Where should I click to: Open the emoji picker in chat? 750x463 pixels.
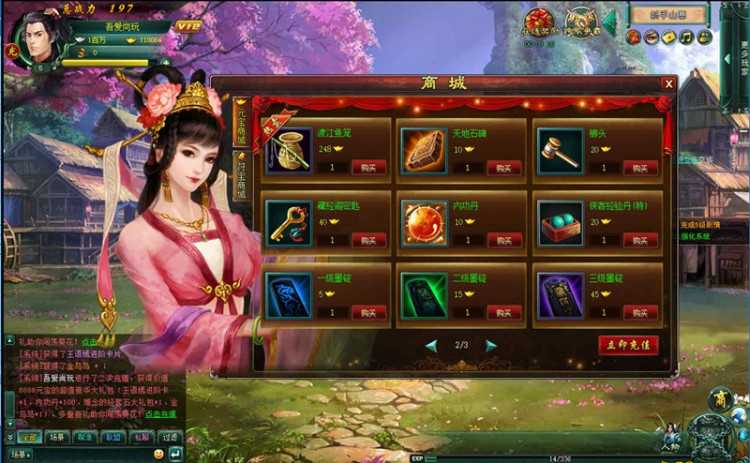(x=159, y=453)
